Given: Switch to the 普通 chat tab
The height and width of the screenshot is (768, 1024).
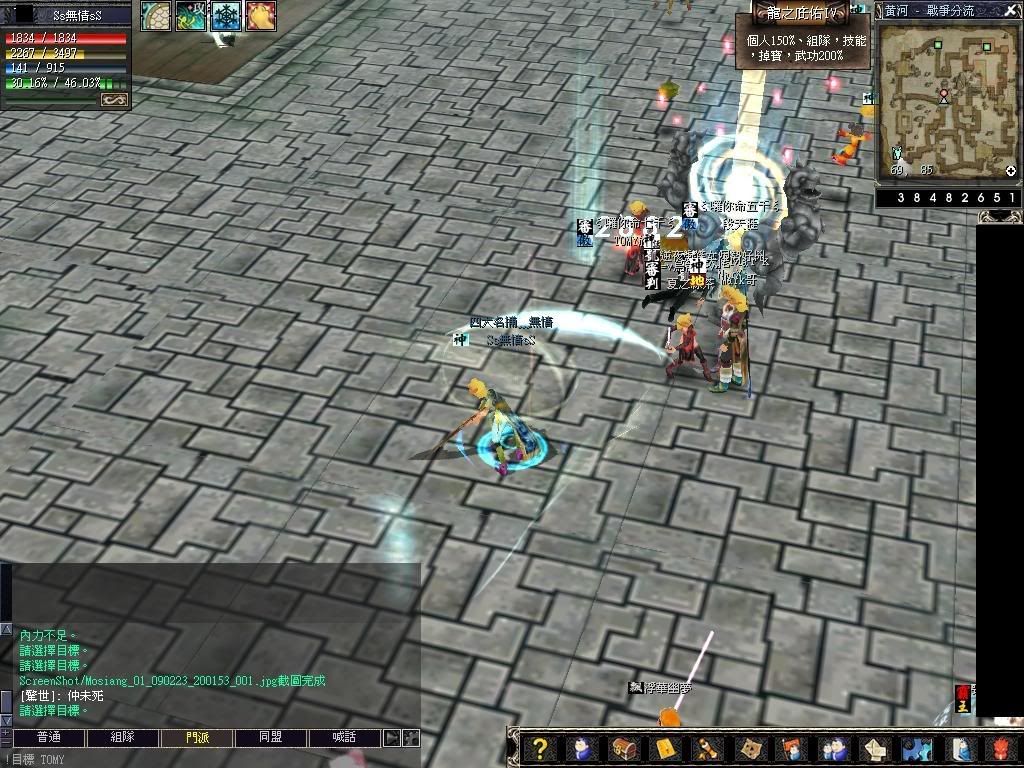Looking at the screenshot, I should (x=48, y=738).
